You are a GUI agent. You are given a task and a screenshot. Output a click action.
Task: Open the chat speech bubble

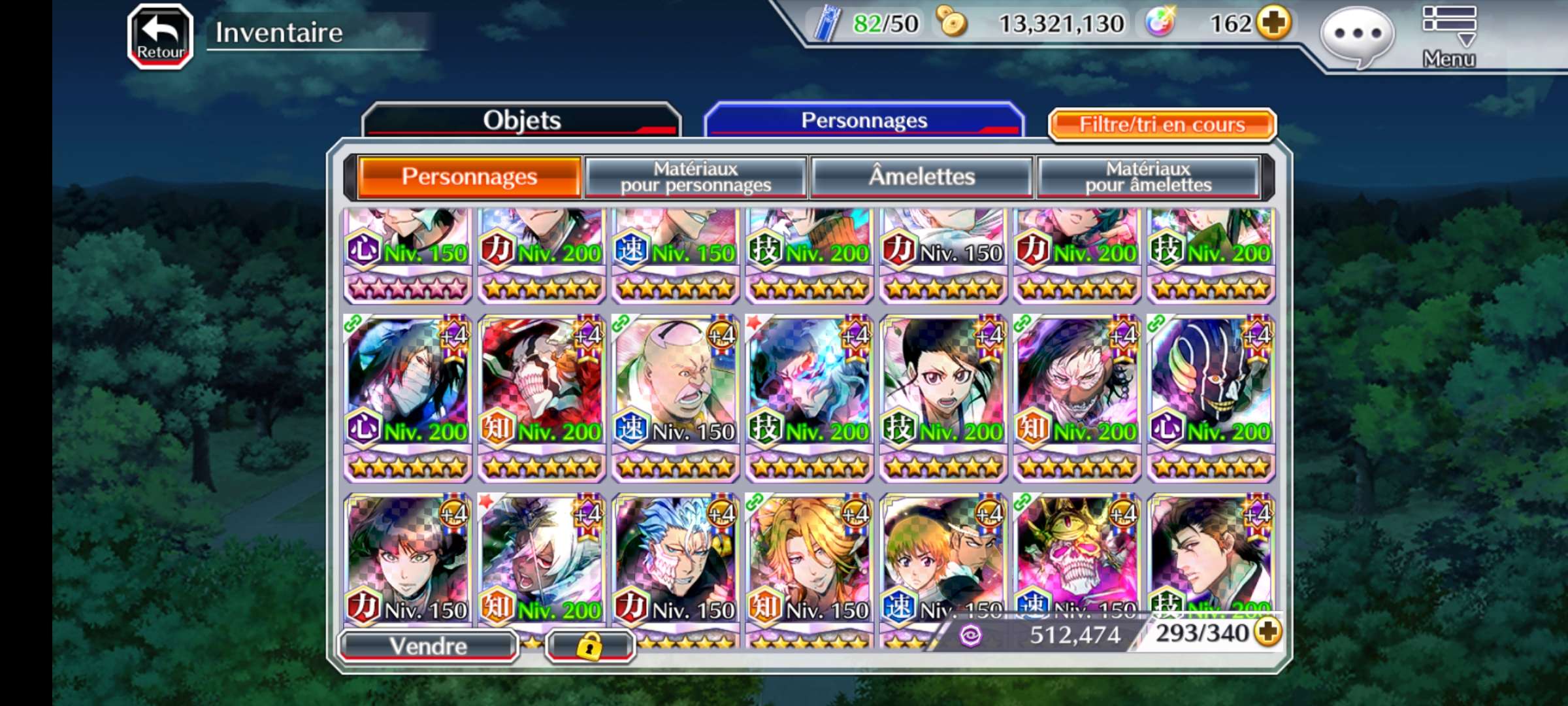[x=1356, y=36]
